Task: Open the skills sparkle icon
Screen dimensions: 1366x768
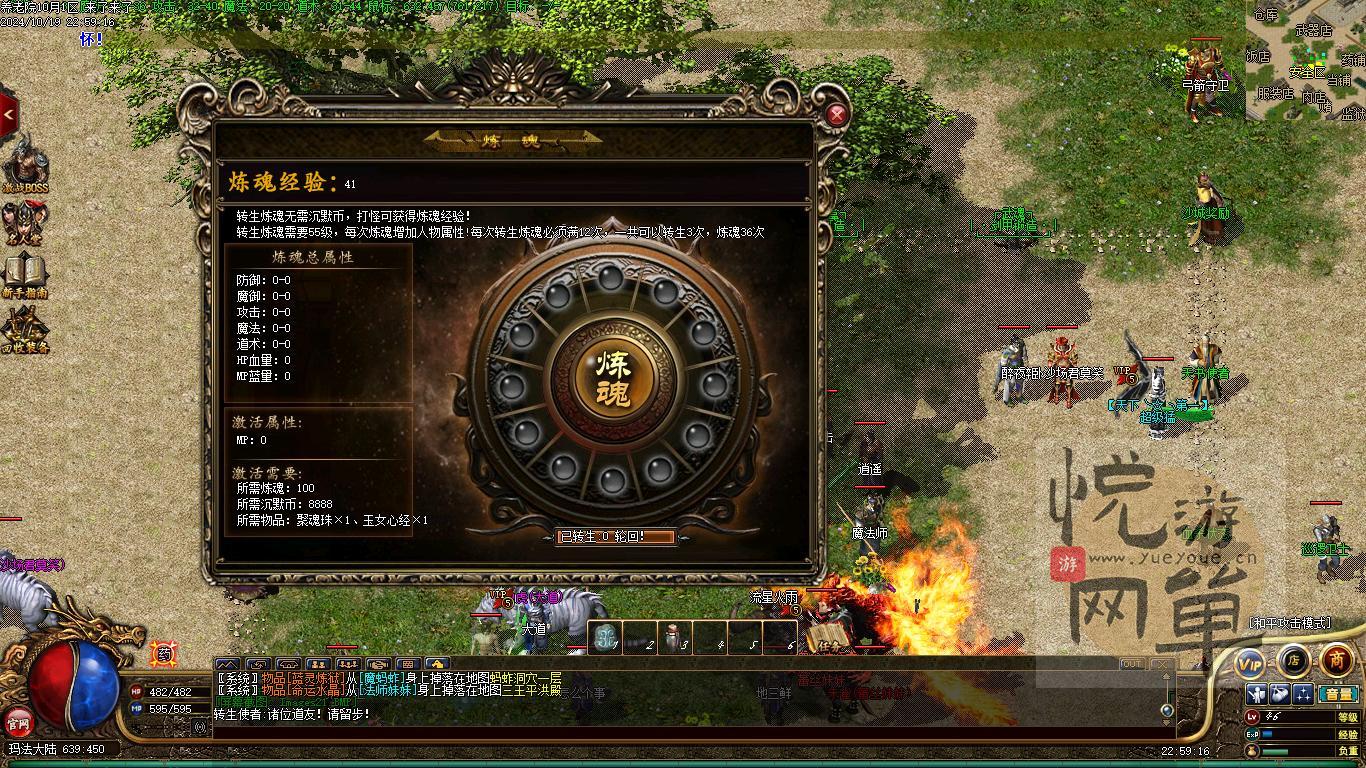Action: coord(1303,694)
